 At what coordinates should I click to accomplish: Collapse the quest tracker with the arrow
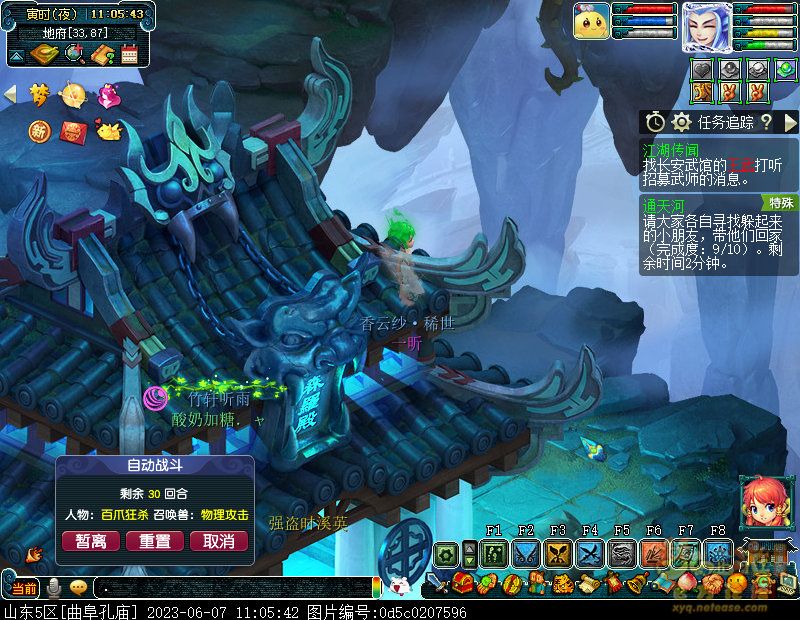(789, 122)
